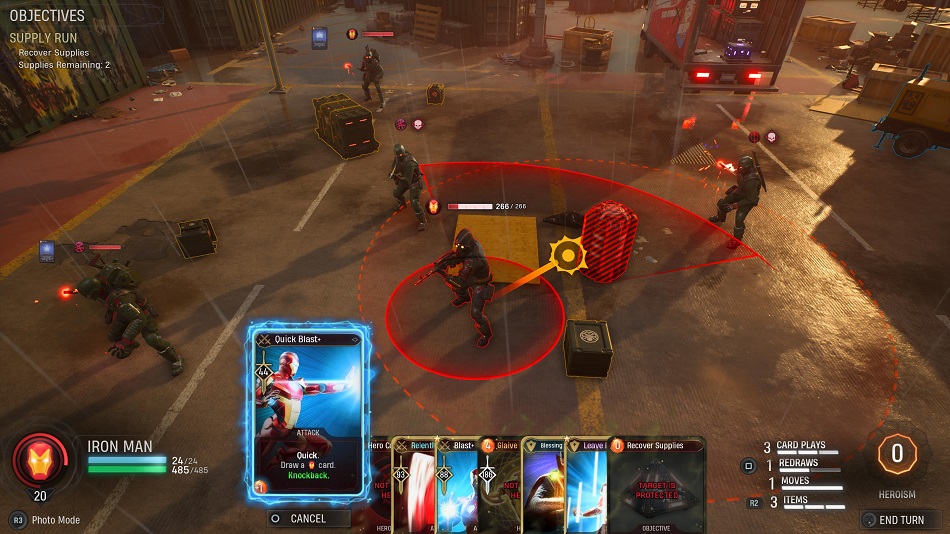Image resolution: width=950 pixels, height=534 pixels.
Task: Select the Blessing card in hand
Action: click(545, 485)
